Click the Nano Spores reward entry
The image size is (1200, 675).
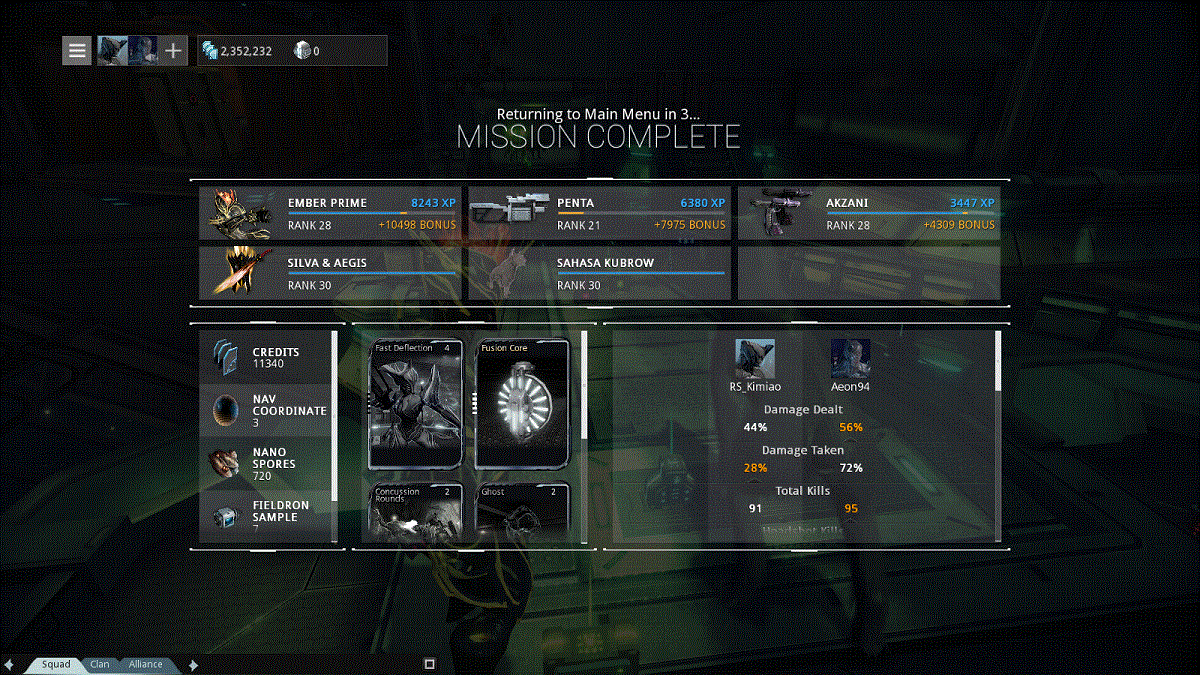265,464
